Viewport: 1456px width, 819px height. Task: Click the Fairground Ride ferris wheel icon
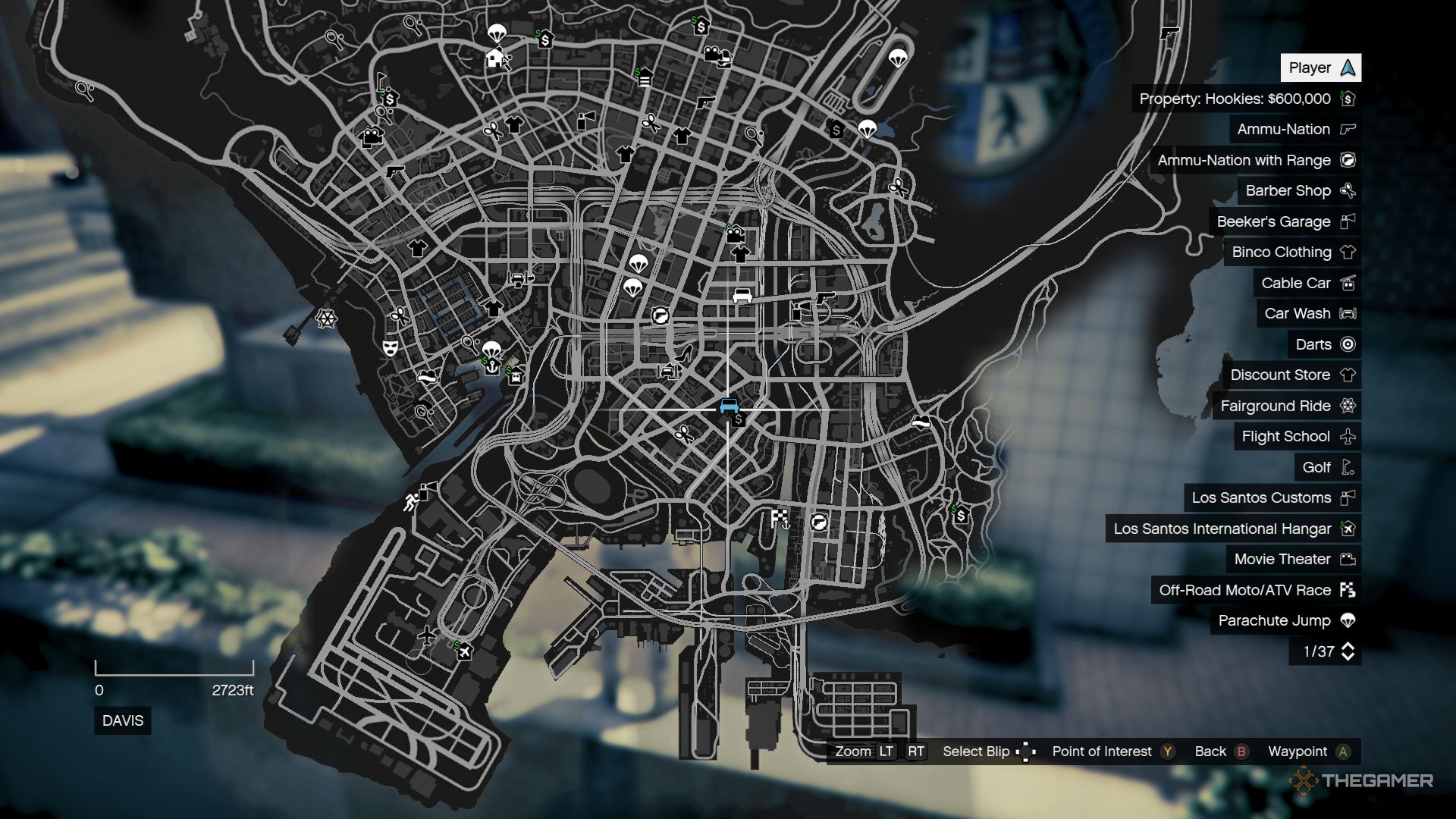[1349, 406]
